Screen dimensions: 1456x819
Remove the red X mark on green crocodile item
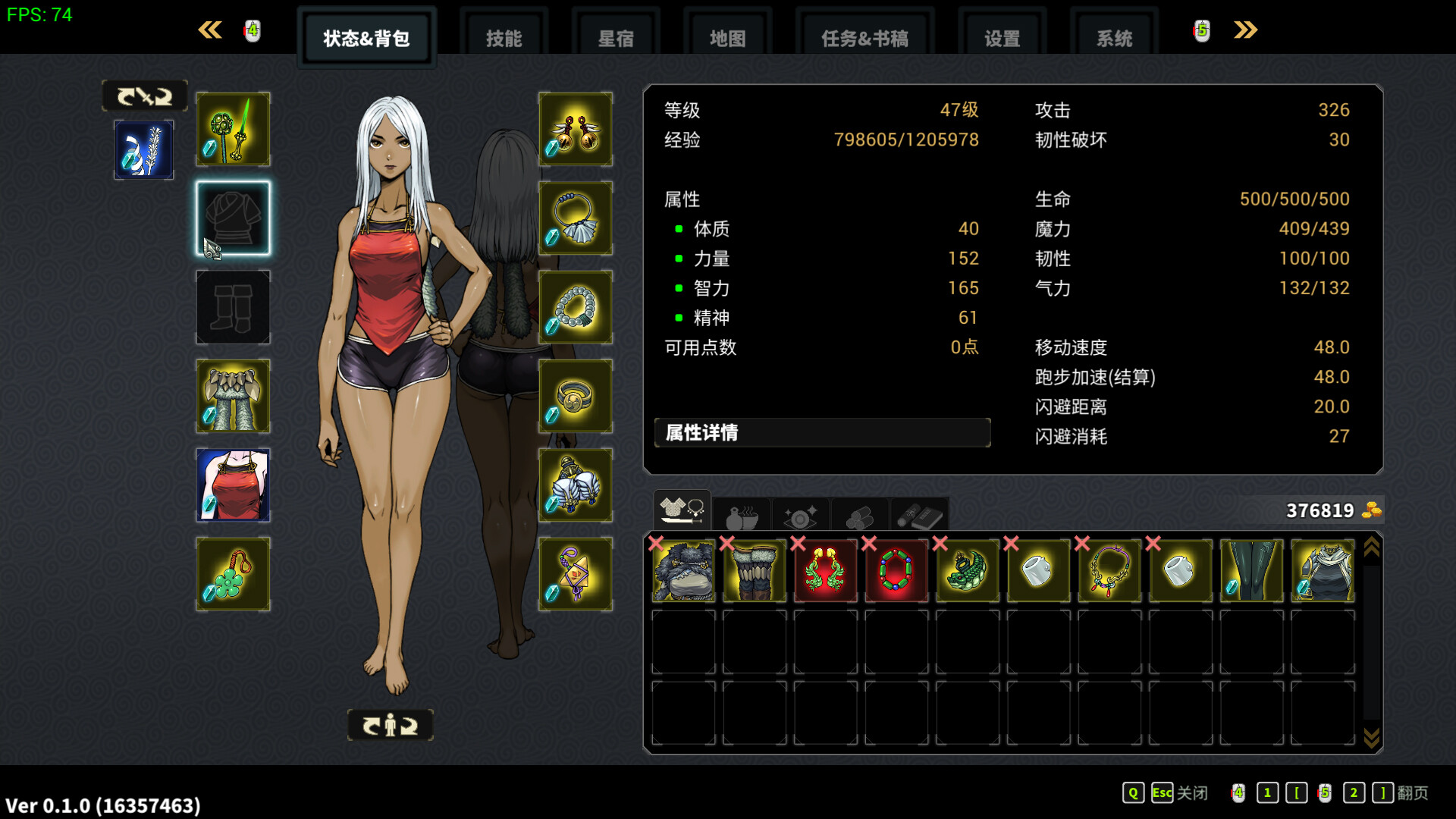(940, 544)
